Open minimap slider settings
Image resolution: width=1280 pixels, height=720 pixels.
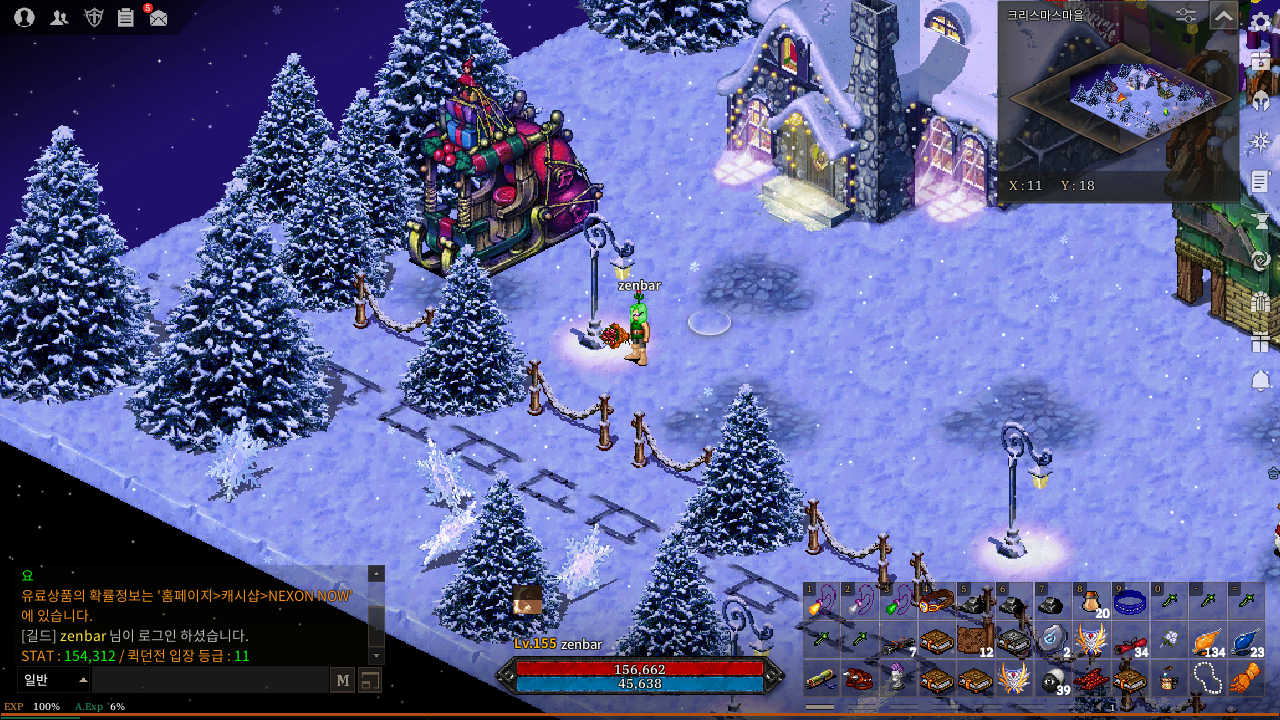point(1186,16)
